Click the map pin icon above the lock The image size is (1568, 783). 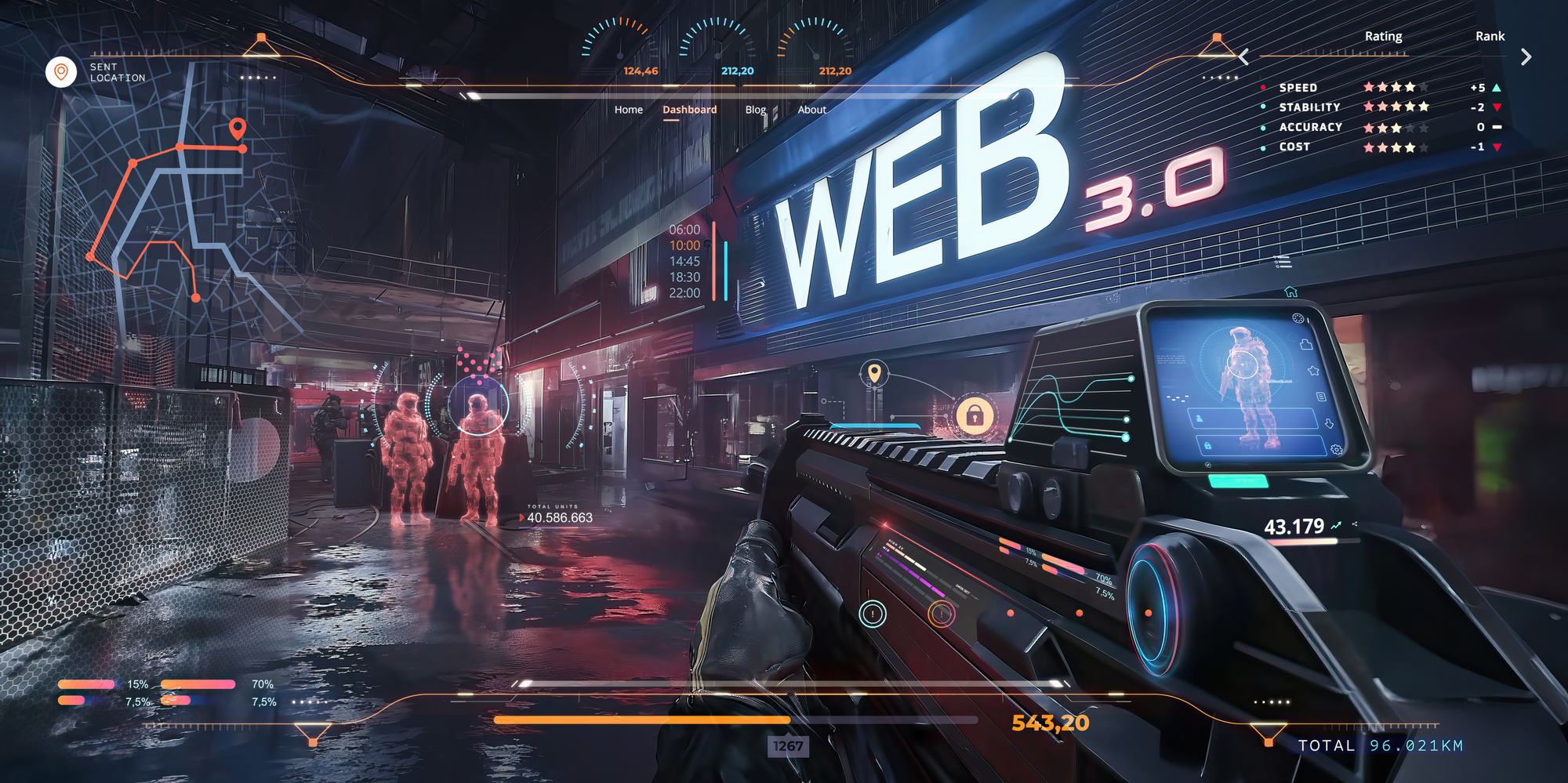pos(876,373)
